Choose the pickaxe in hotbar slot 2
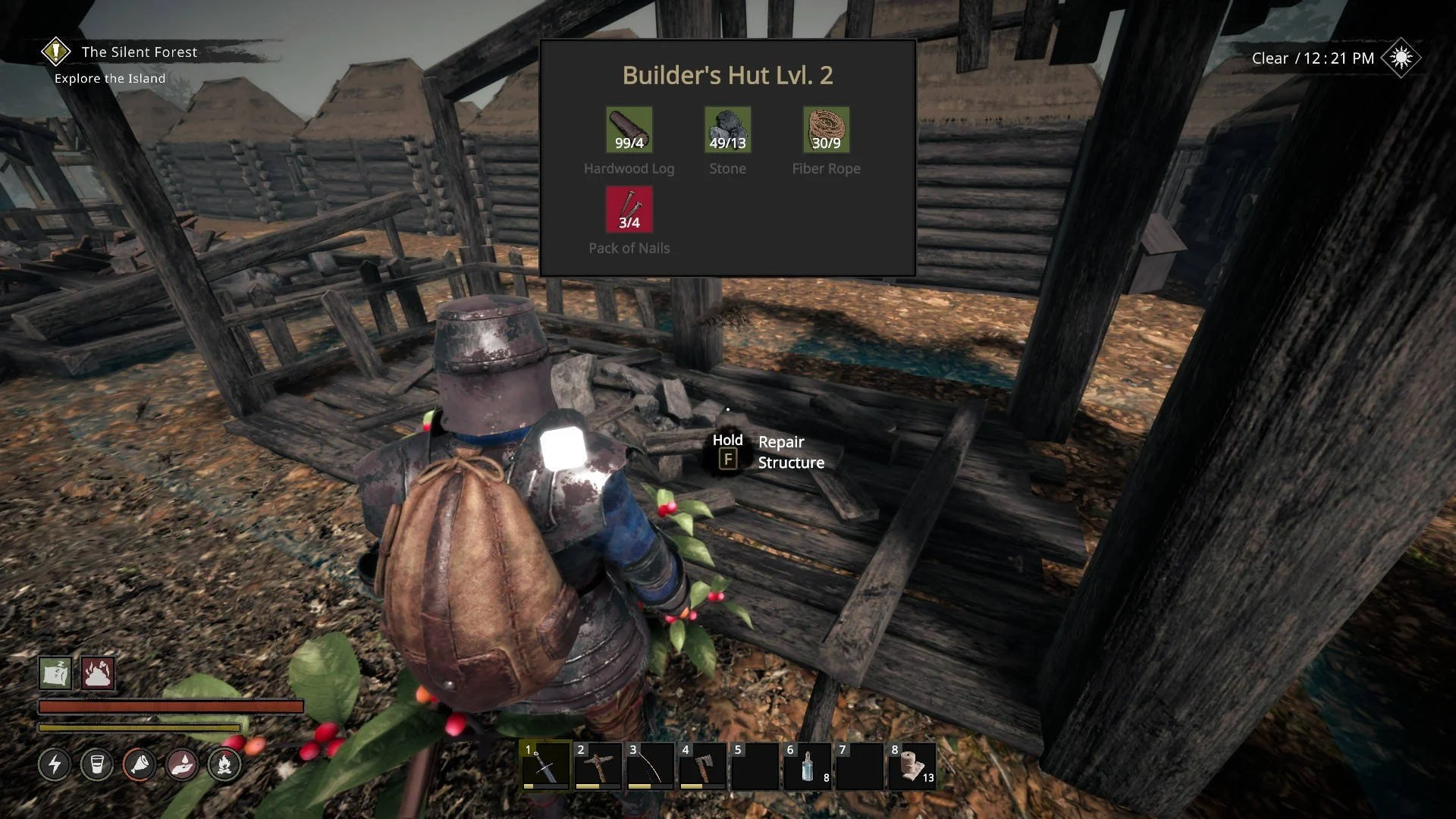The image size is (1456, 819). pyautogui.click(x=598, y=766)
